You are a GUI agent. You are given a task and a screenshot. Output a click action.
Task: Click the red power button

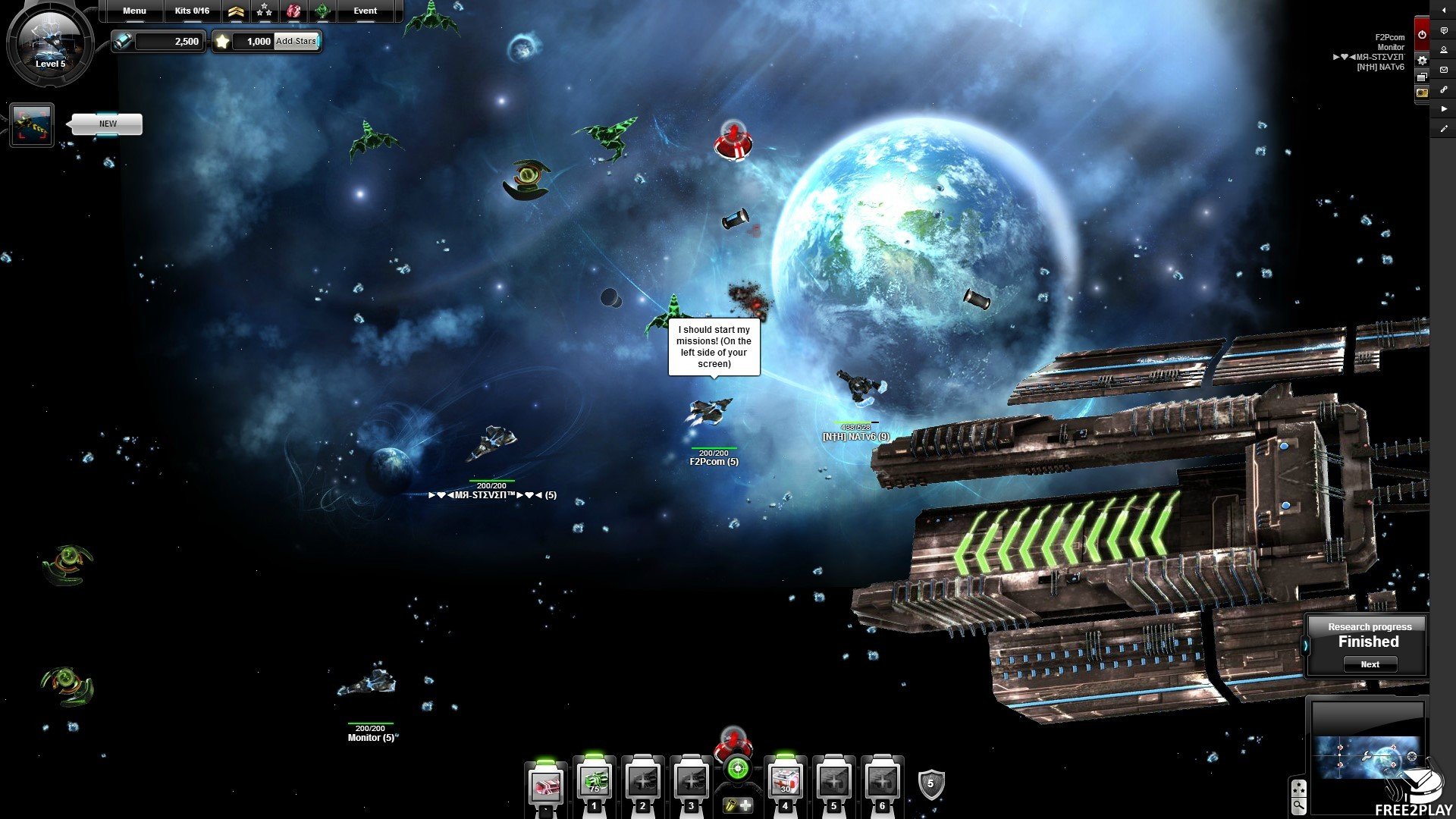pyautogui.click(x=1422, y=33)
